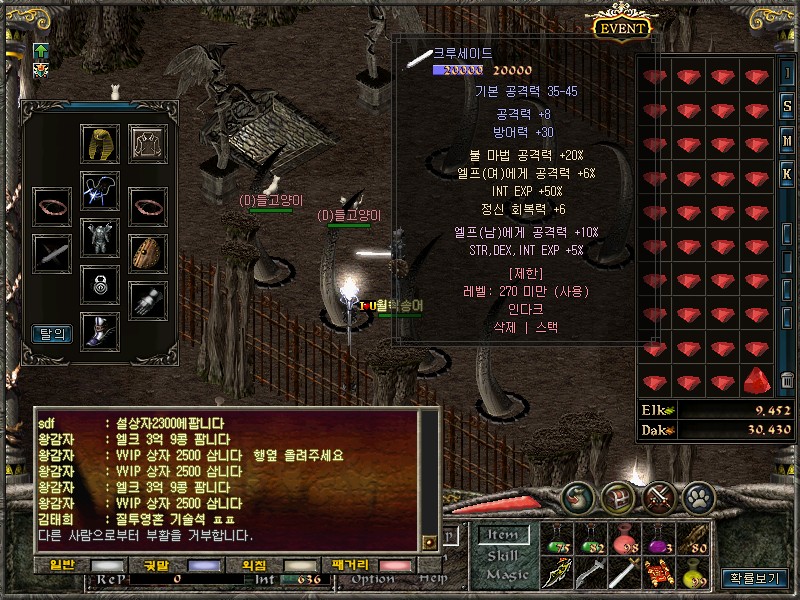Screen dimensions: 800x600
Task: Select the wooden shield slot
Action: [x=148, y=253]
